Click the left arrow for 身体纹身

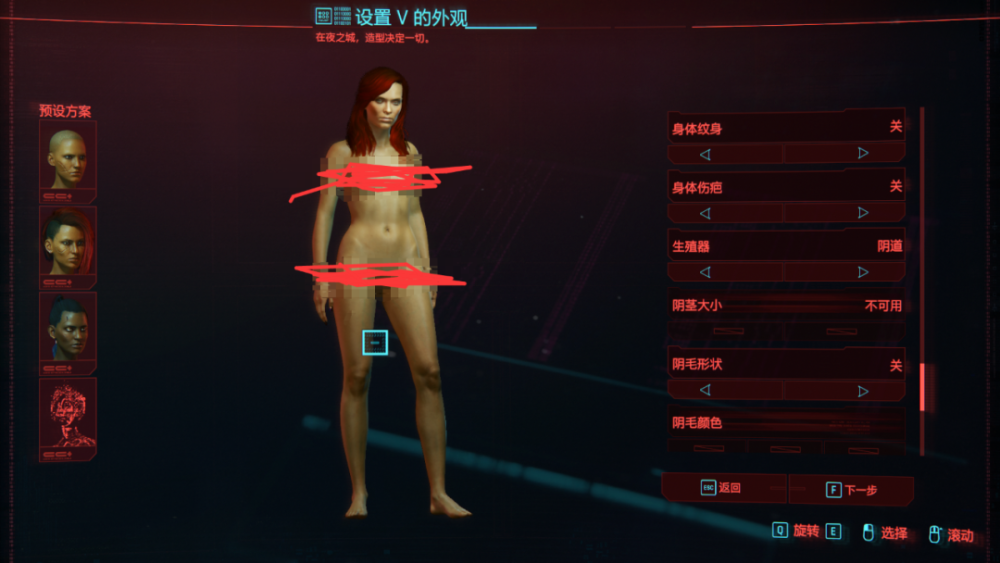tap(705, 154)
